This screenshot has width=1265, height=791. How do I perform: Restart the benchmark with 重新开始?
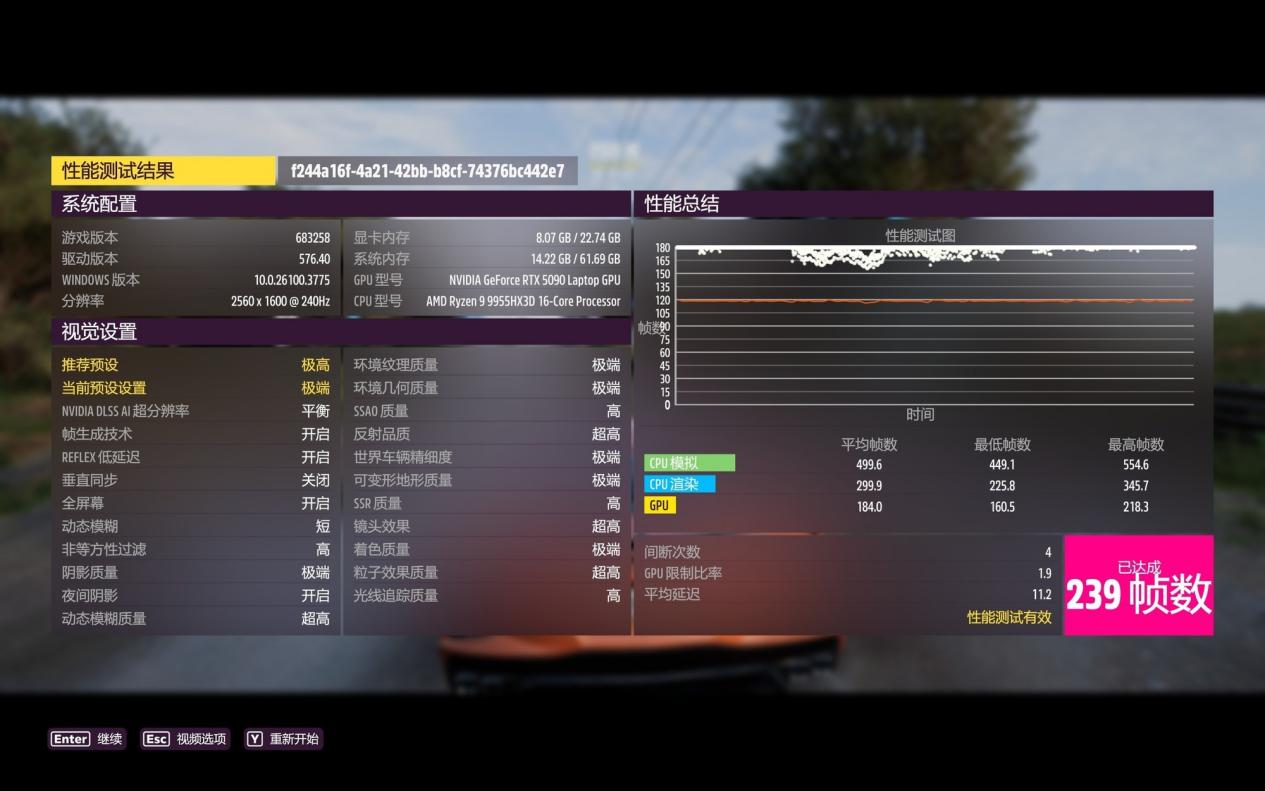pyautogui.click(x=283, y=739)
